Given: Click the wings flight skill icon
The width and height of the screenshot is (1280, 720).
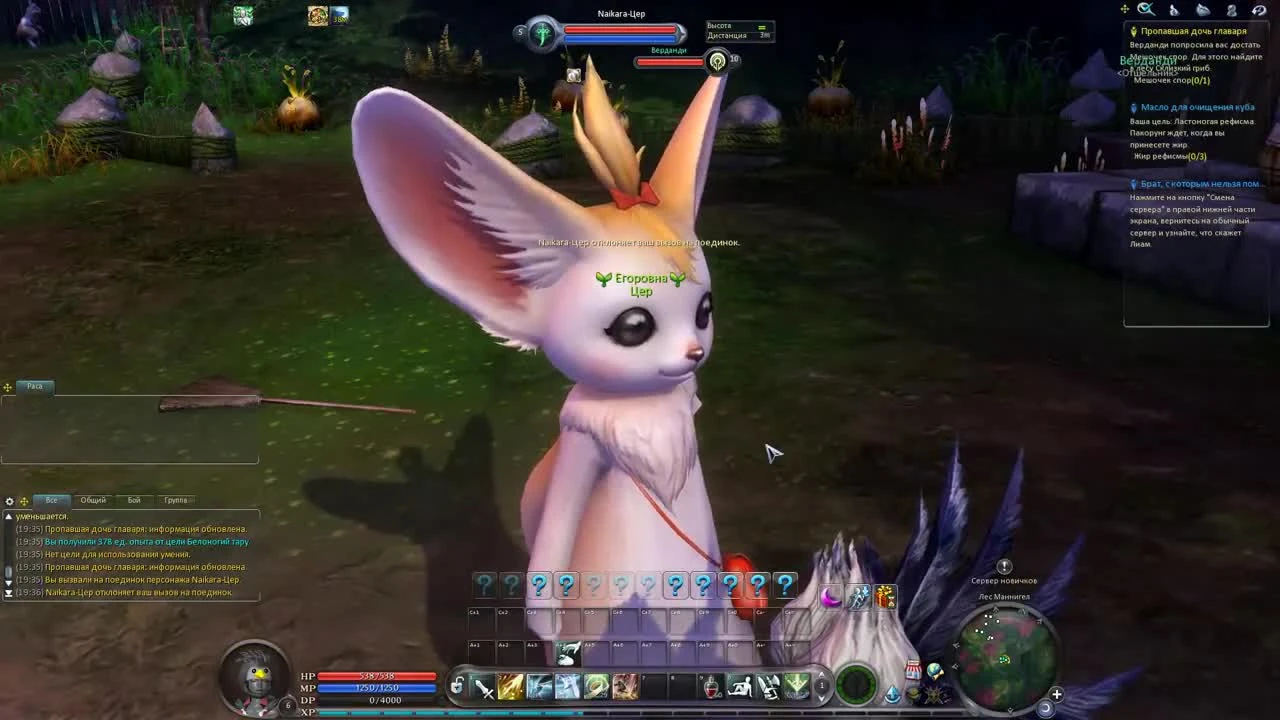Looking at the screenshot, I should 770,687.
